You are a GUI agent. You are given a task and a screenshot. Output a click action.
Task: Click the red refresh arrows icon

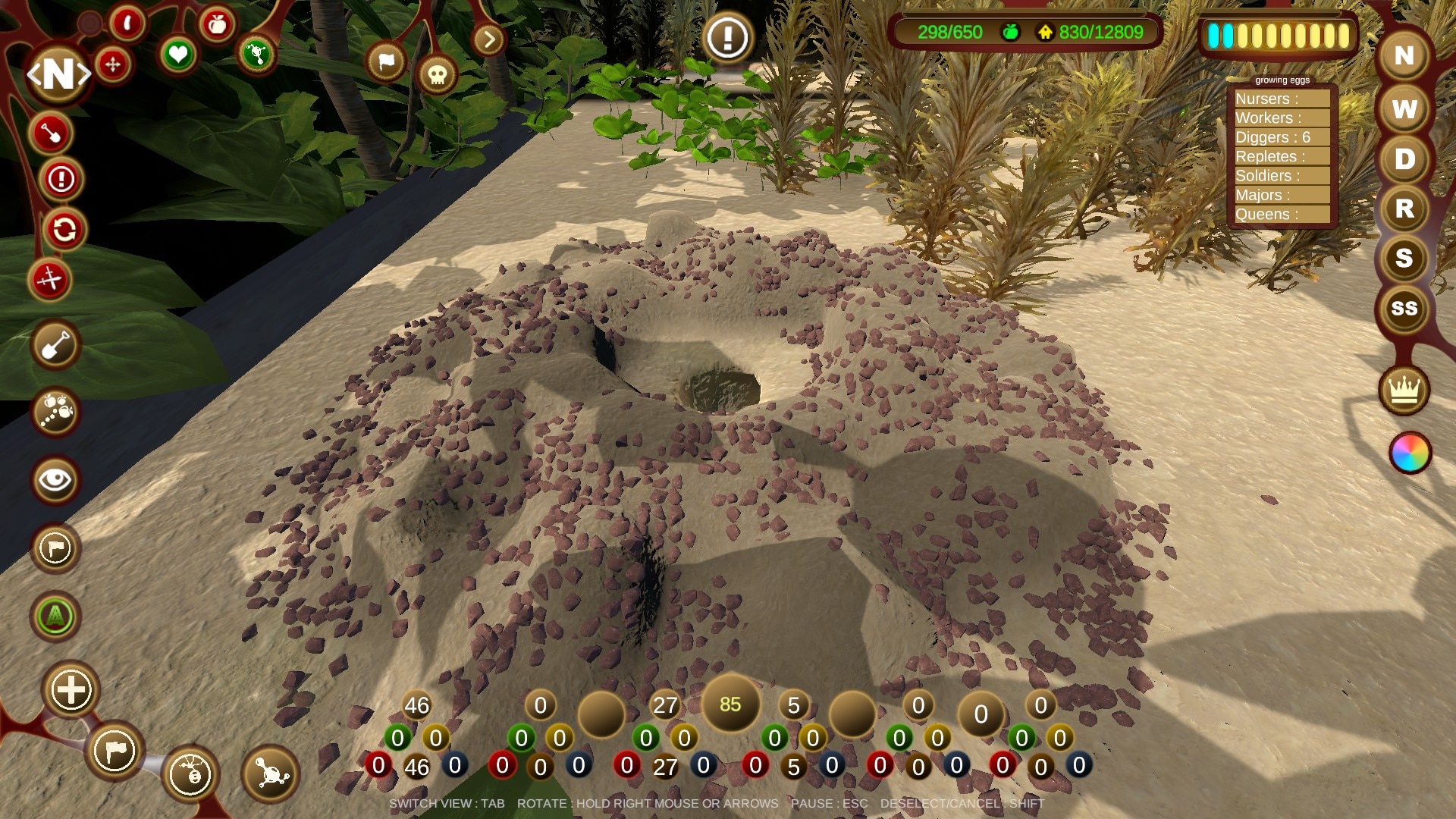pos(64,229)
